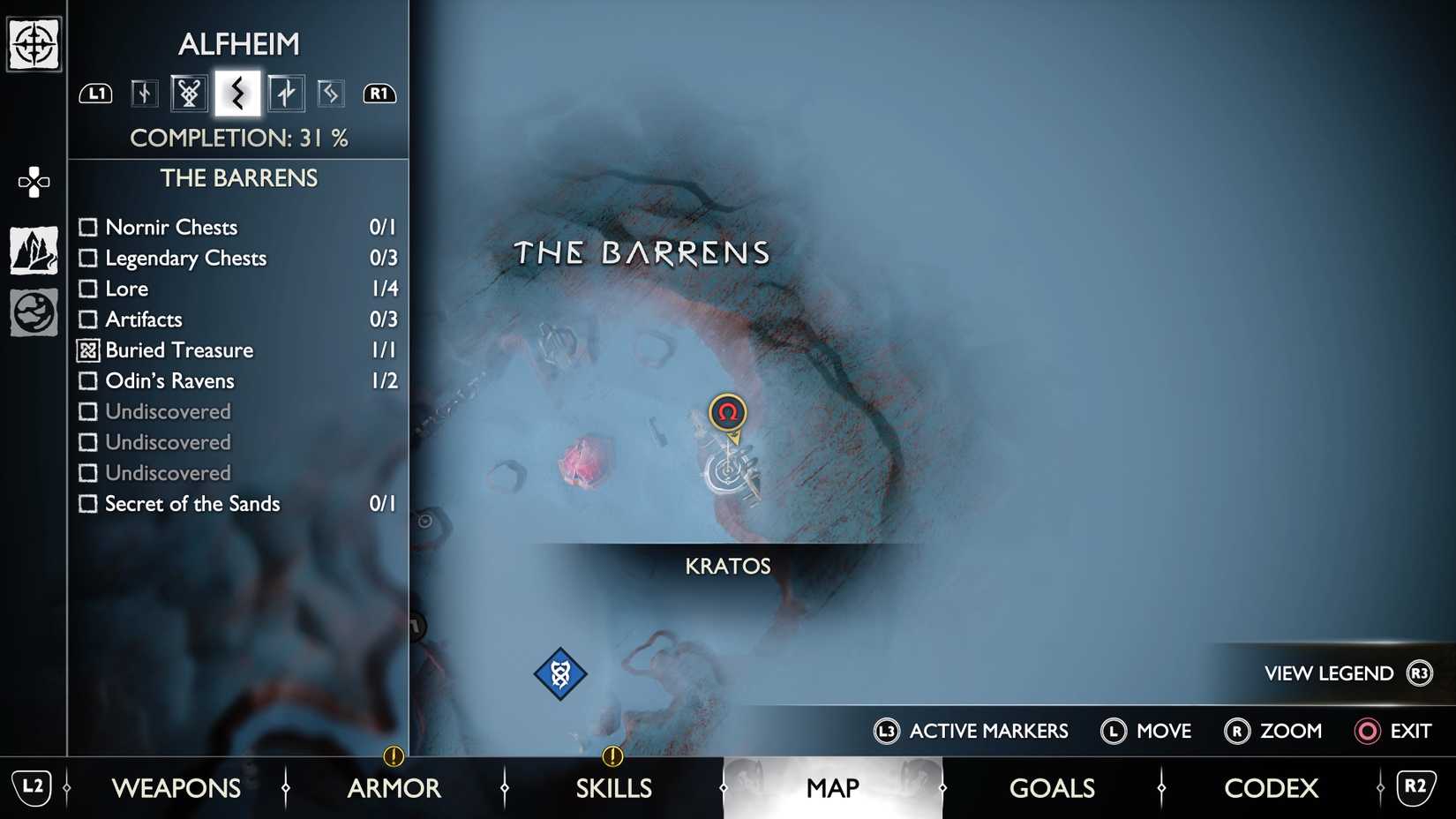Click the compass icon in the left sidebar
Image resolution: width=1456 pixels, height=819 pixels.
click(x=33, y=41)
